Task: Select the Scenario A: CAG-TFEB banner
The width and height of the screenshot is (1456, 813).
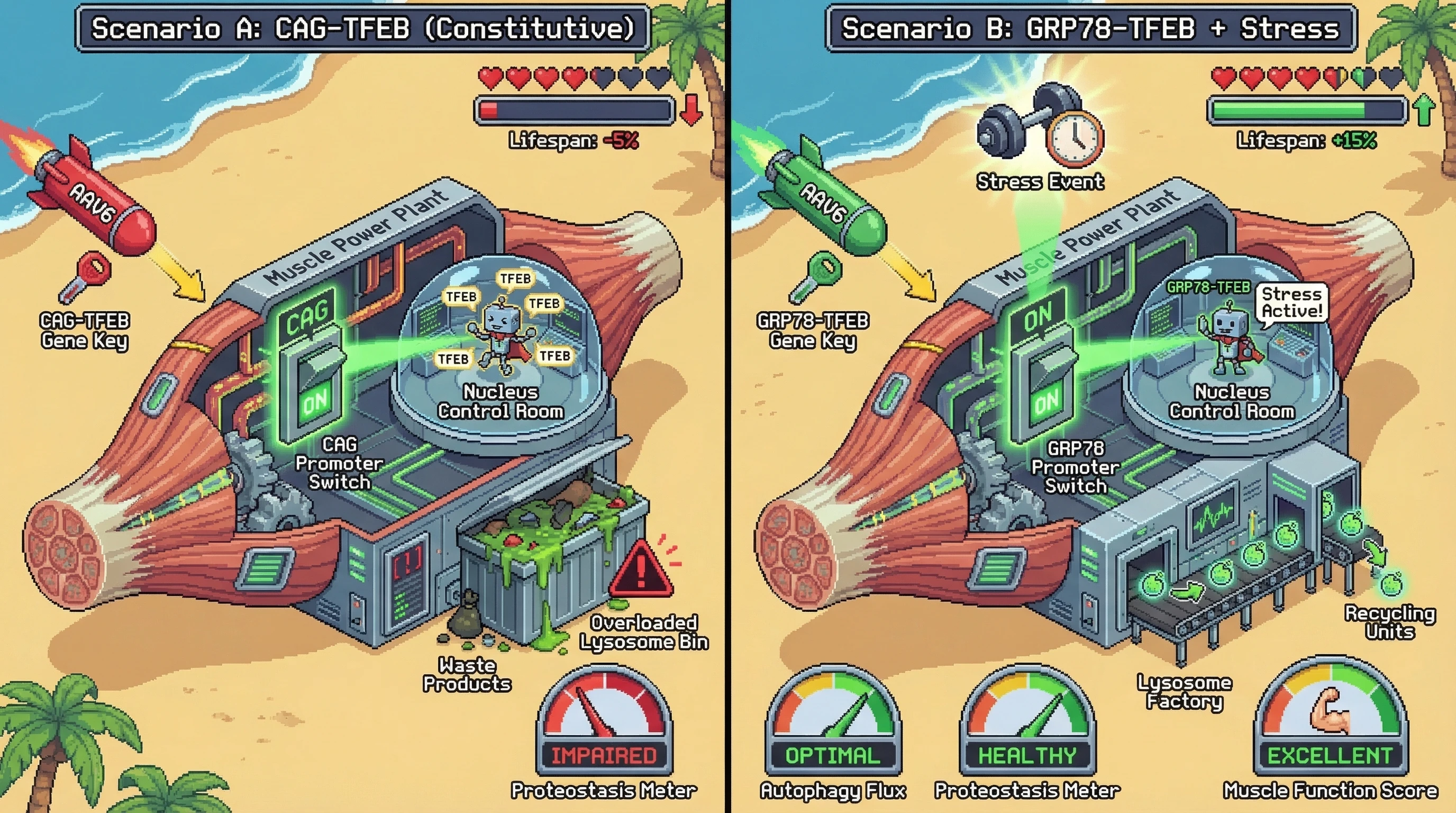Action: coord(363,28)
